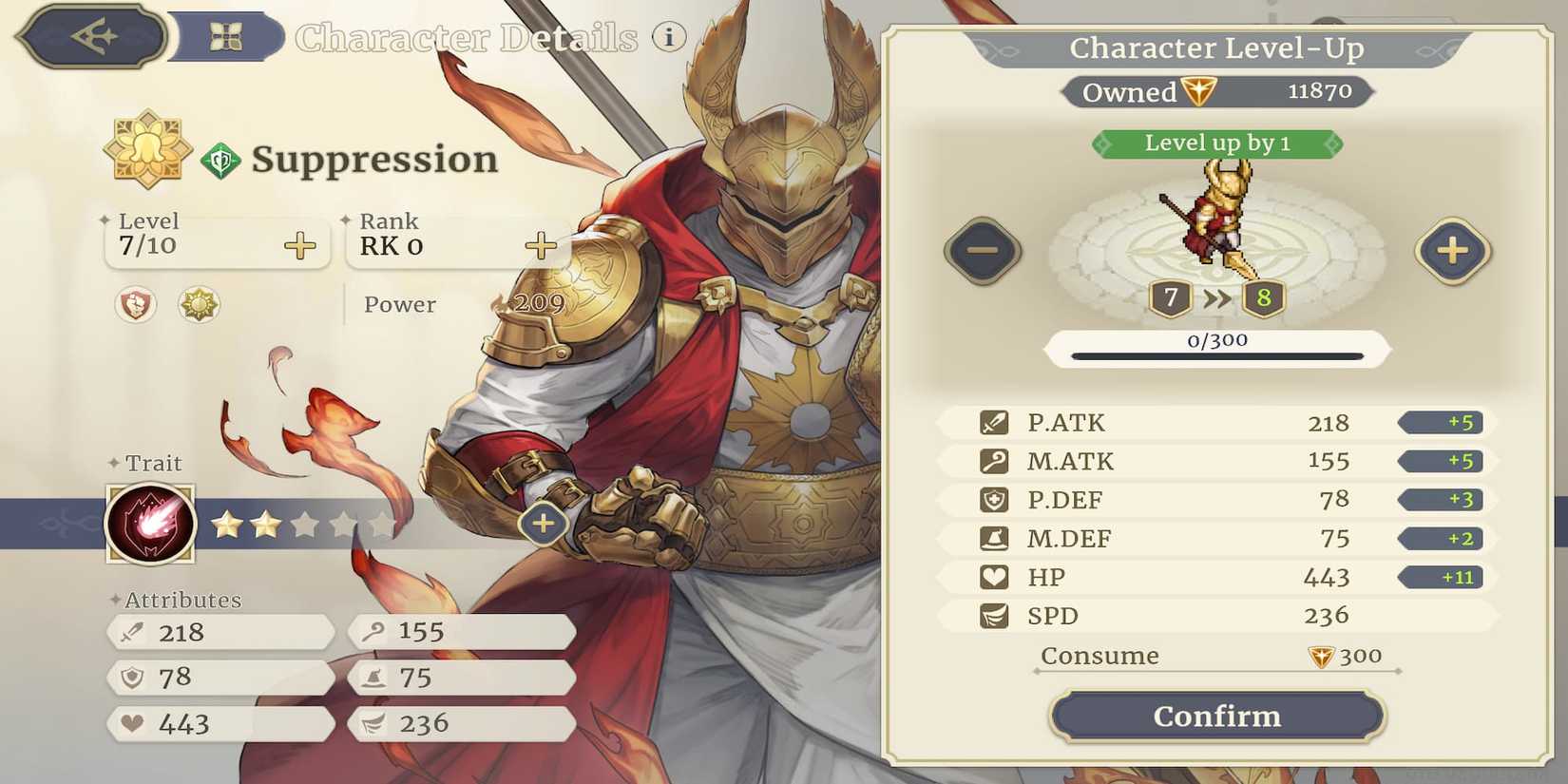Select the back arrow navigation icon
1568x784 pixels.
90,36
